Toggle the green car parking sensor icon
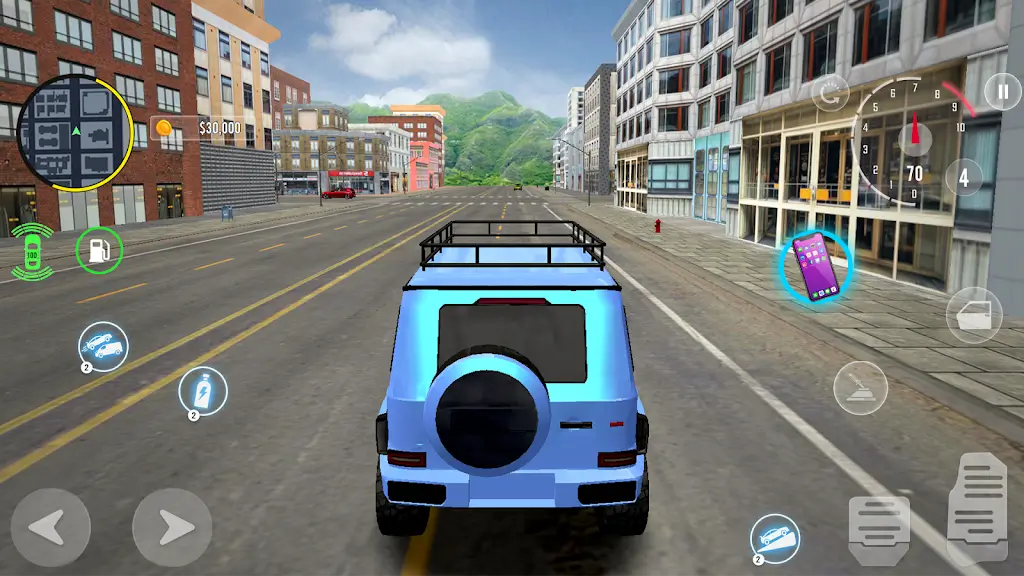The width and height of the screenshot is (1024, 576). point(33,251)
